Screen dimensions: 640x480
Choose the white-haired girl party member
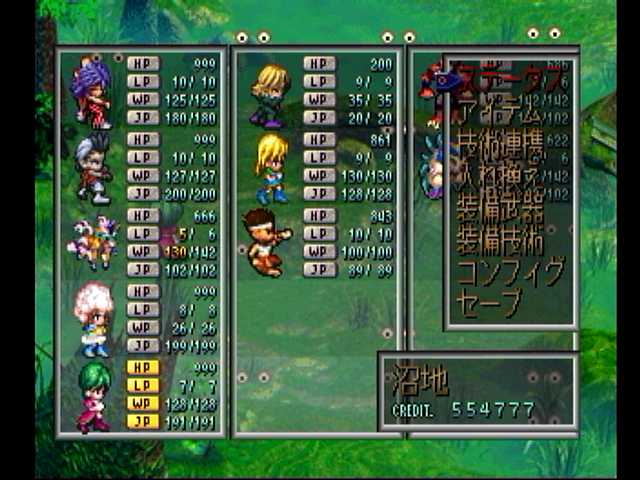[94, 319]
